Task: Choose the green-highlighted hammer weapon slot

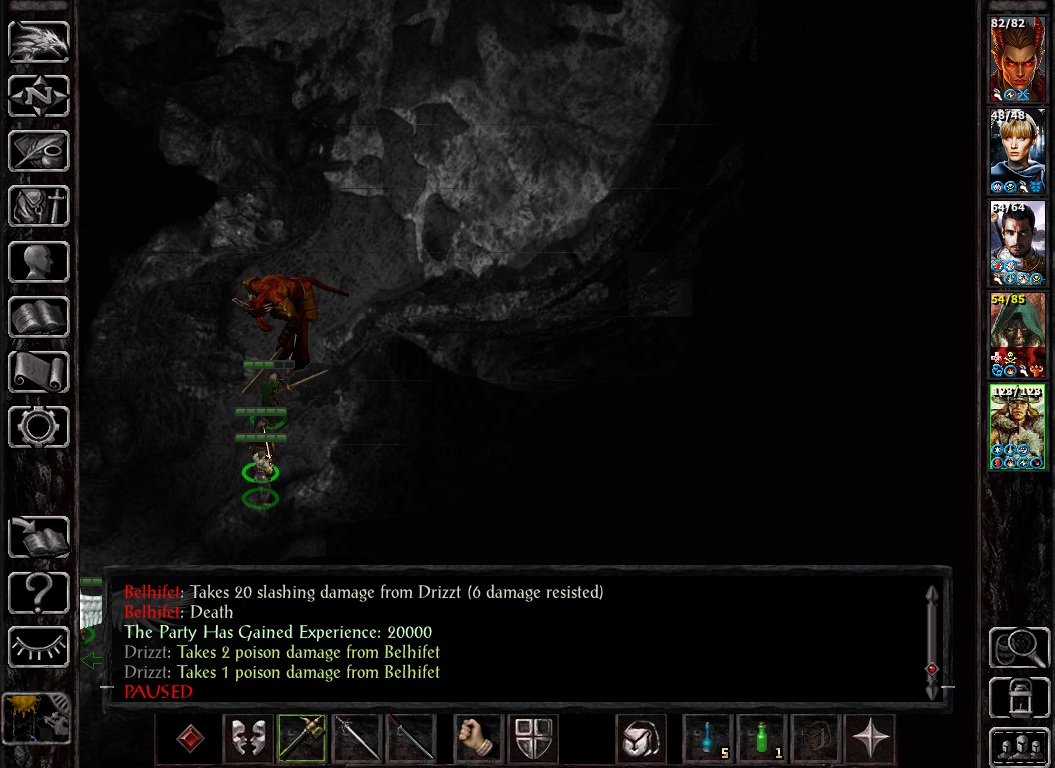Action: click(302, 740)
